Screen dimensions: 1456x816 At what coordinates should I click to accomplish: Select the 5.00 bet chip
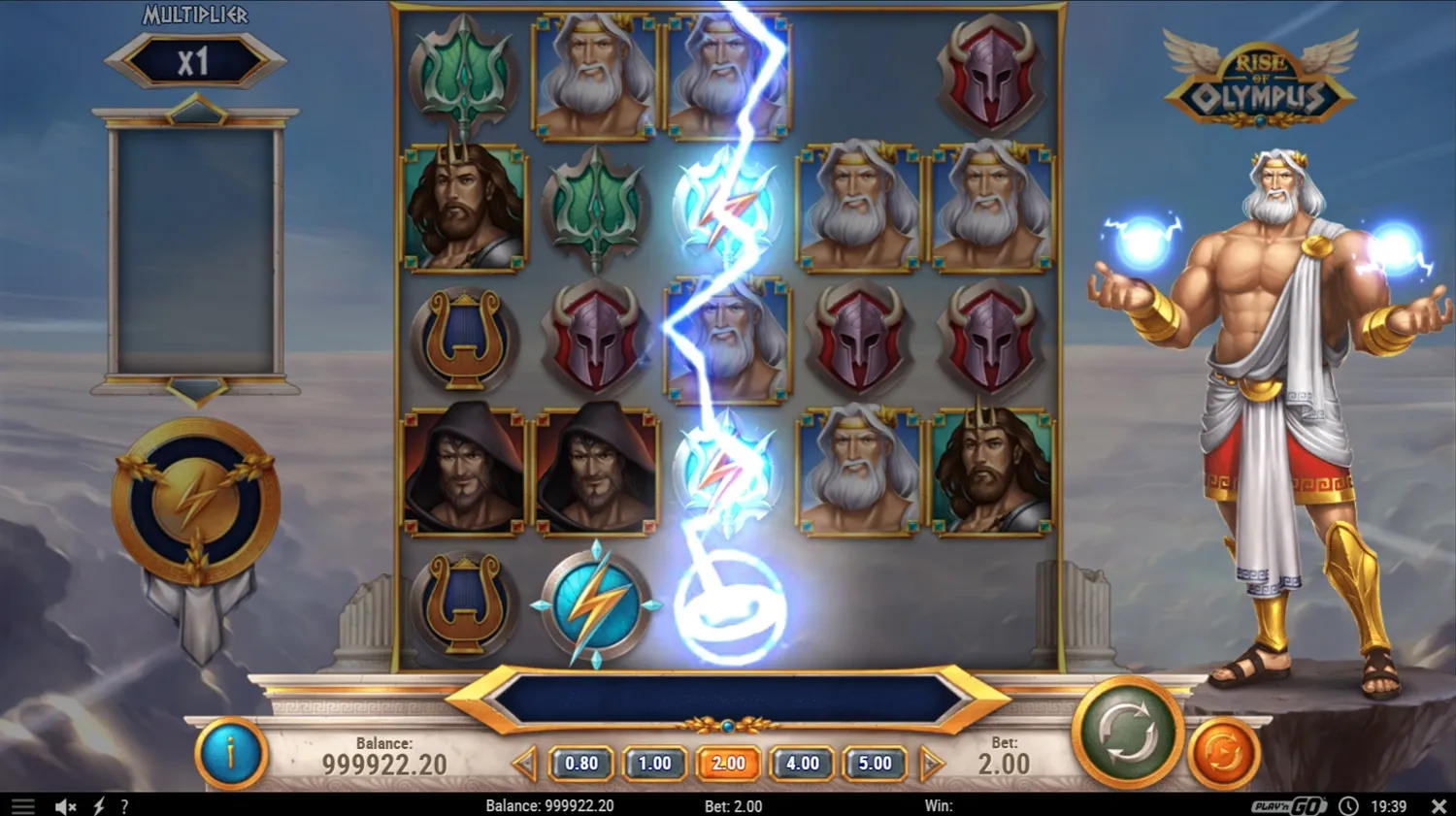(875, 764)
